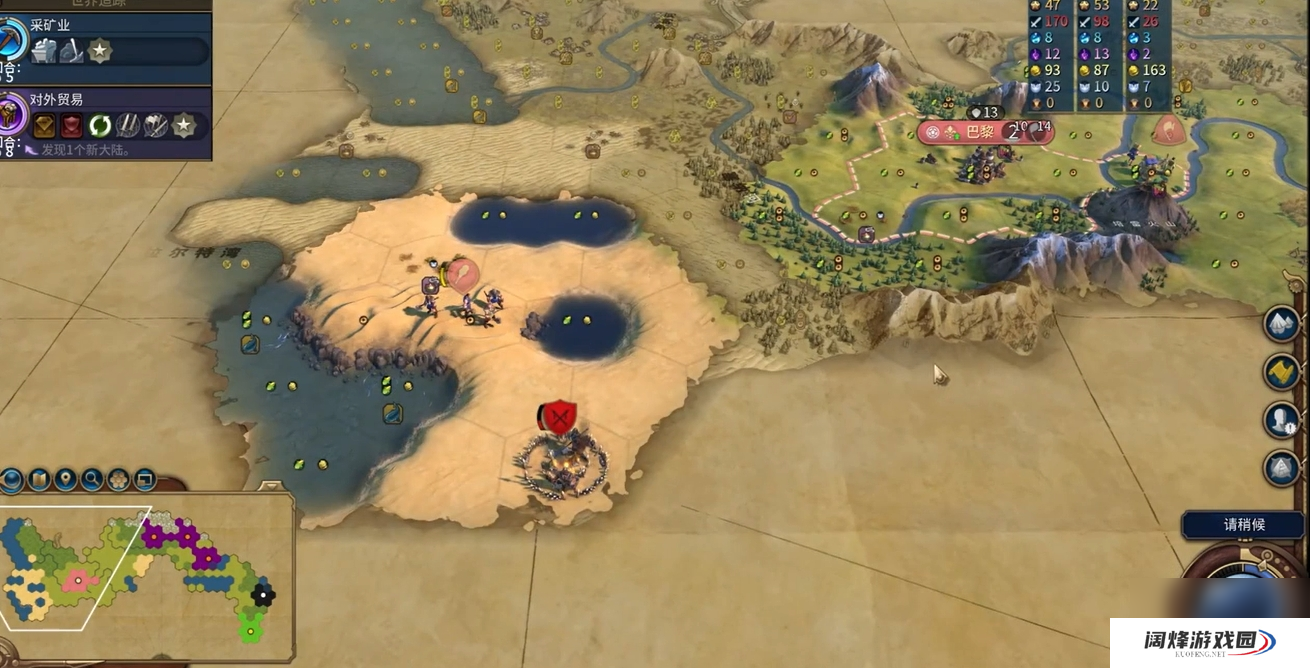Open the mountain-peak notification icon
Screen dimensions: 1310x668
[x=1281, y=323]
